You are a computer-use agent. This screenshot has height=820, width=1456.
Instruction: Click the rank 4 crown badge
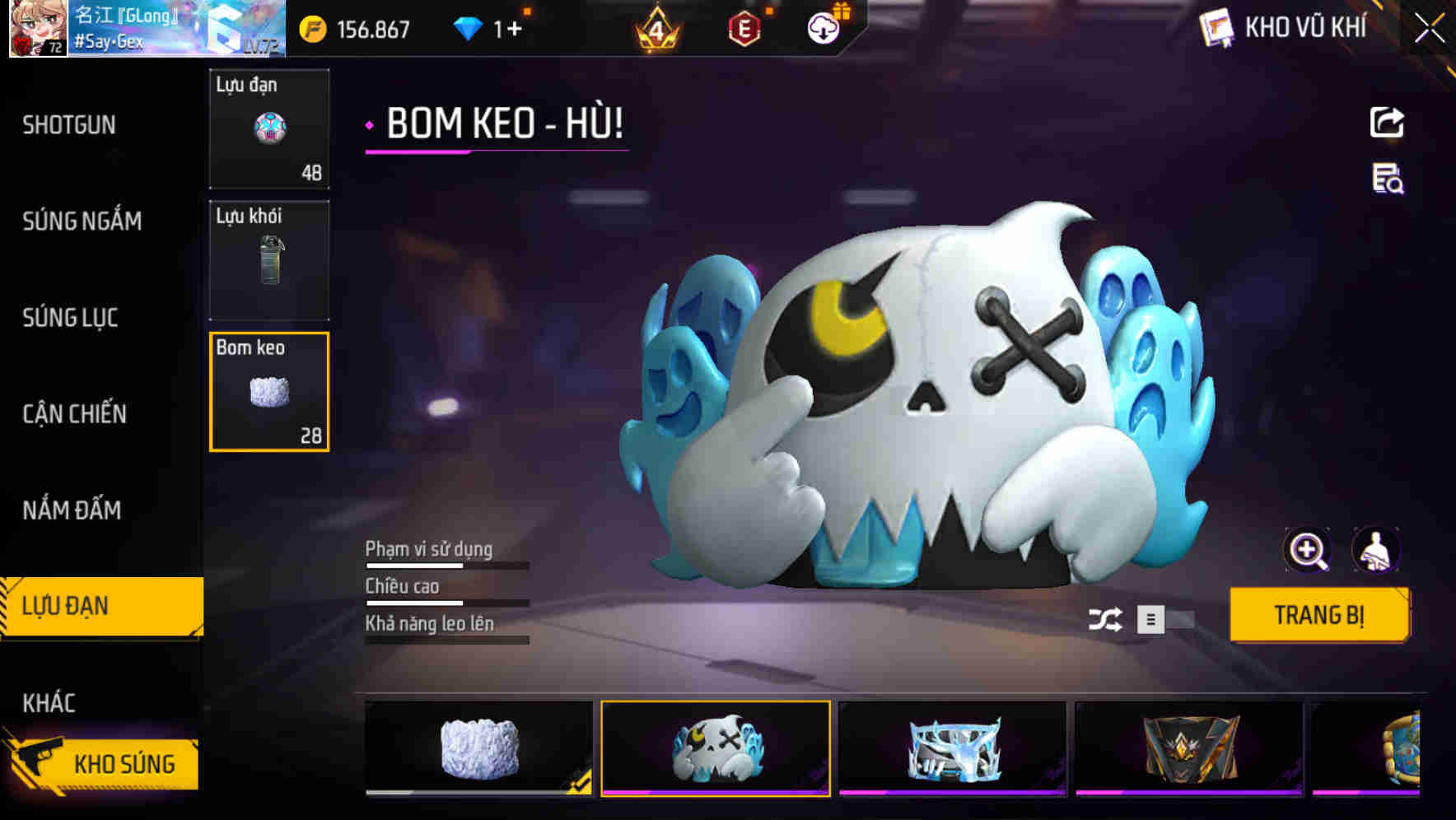tap(655, 28)
